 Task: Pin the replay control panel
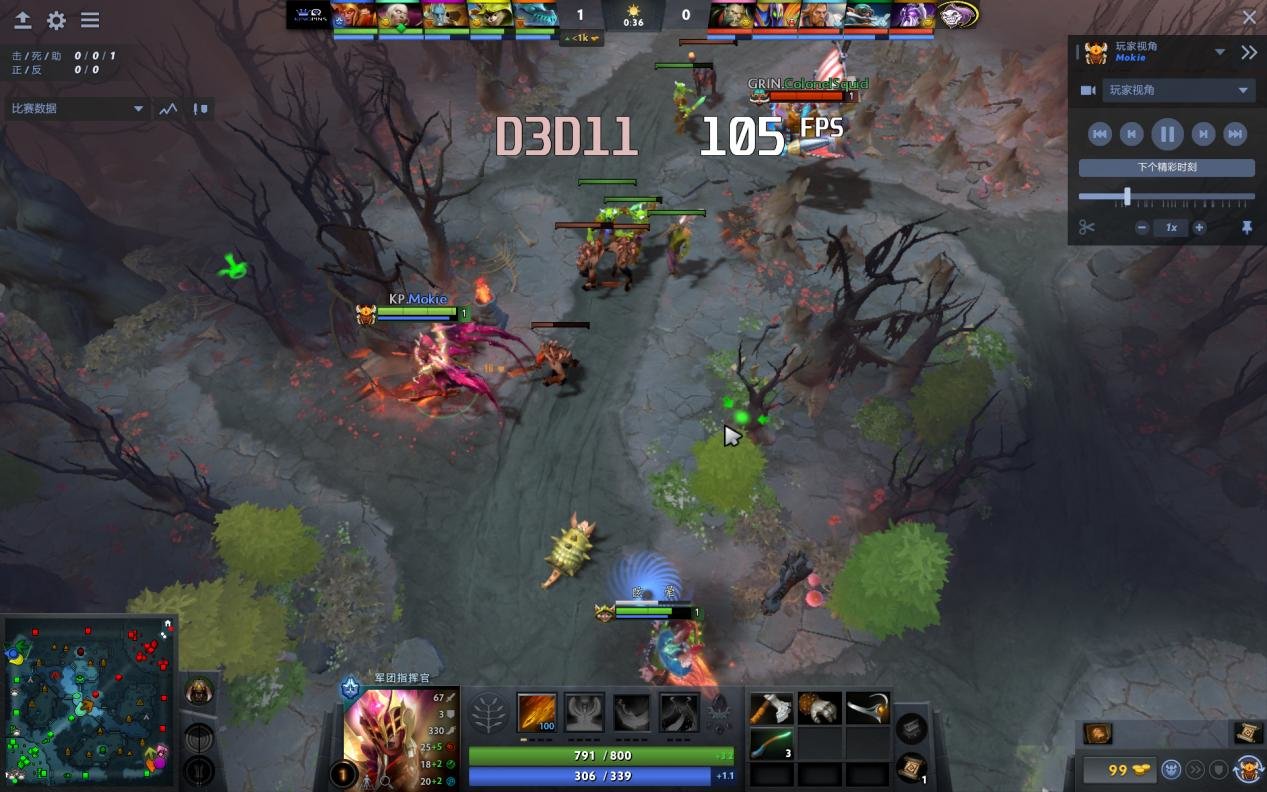(x=1247, y=228)
